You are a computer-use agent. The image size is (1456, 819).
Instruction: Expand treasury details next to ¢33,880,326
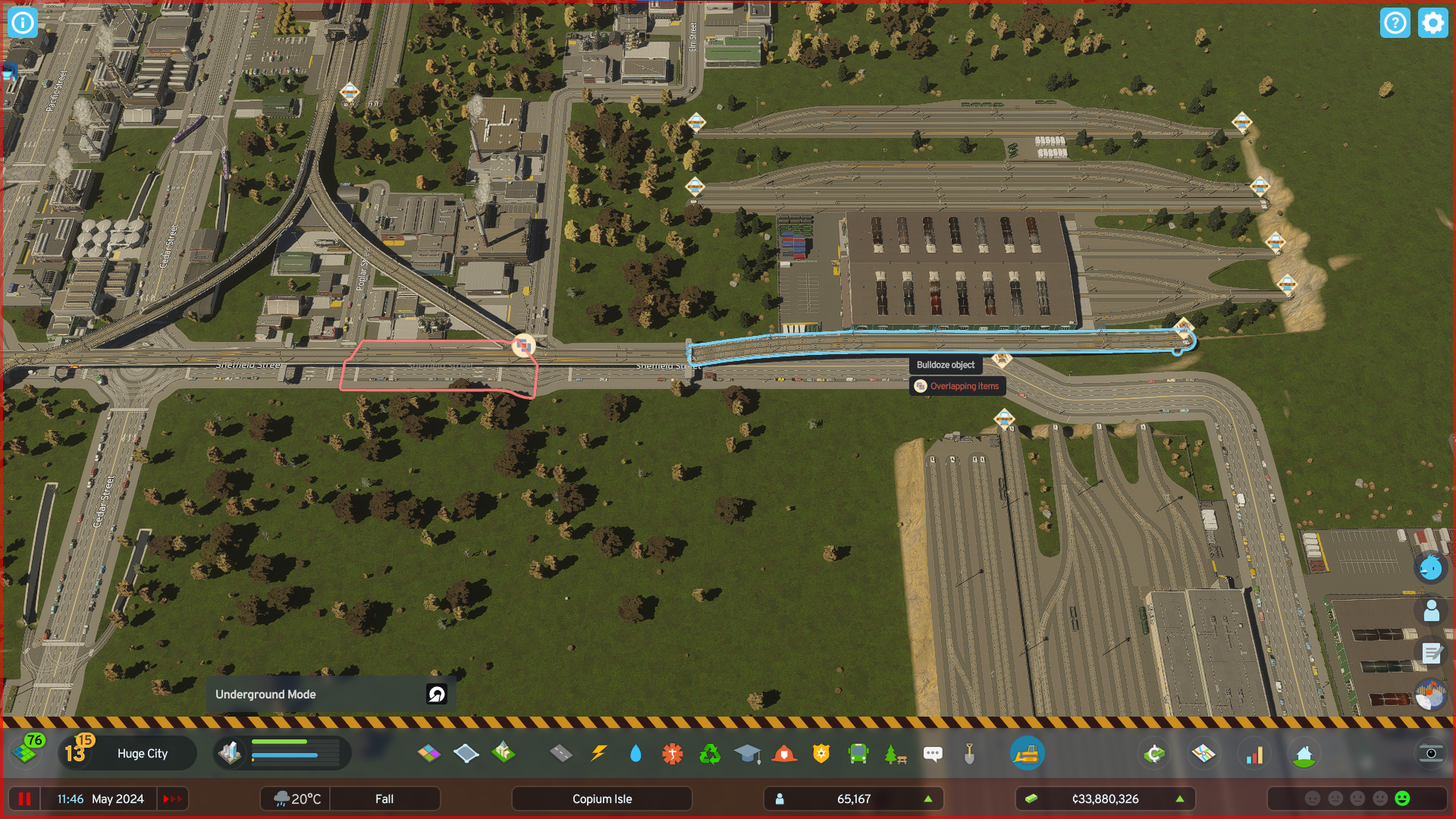click(1180, 799)
